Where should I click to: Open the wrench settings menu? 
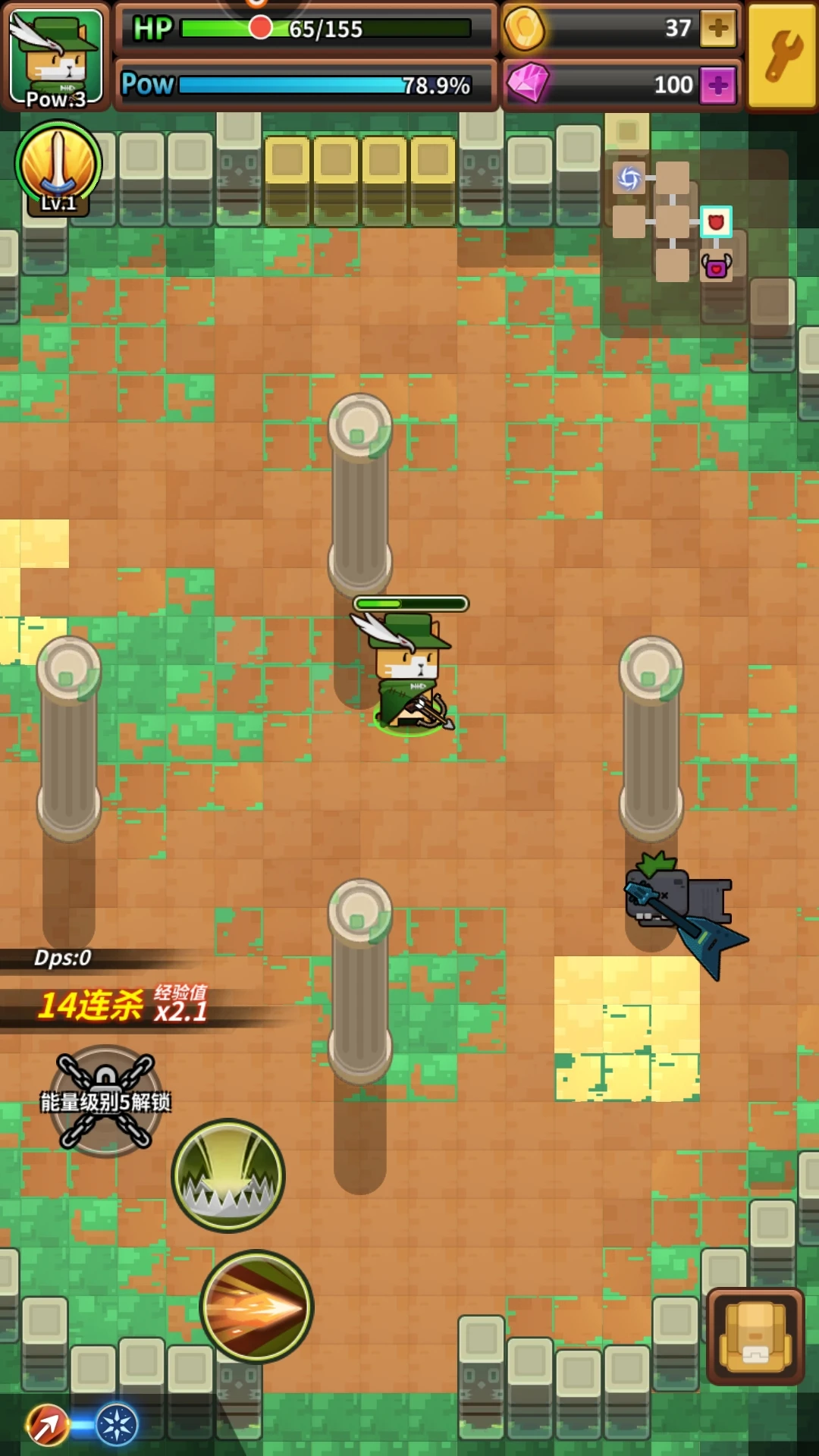[x=783, y=56]
